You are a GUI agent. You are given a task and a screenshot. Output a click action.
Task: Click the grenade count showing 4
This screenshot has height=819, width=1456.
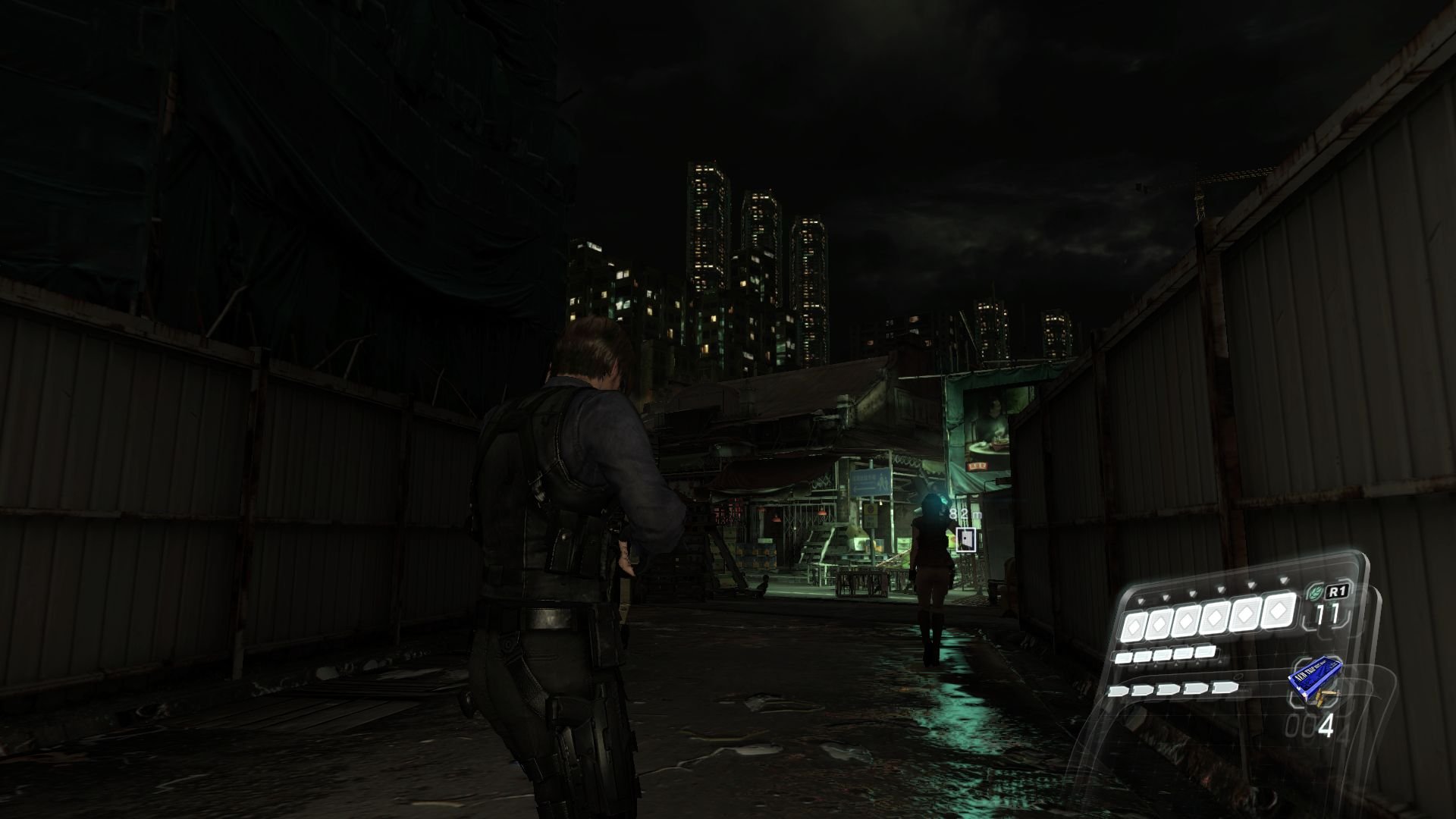click(x=1328, y=723)
